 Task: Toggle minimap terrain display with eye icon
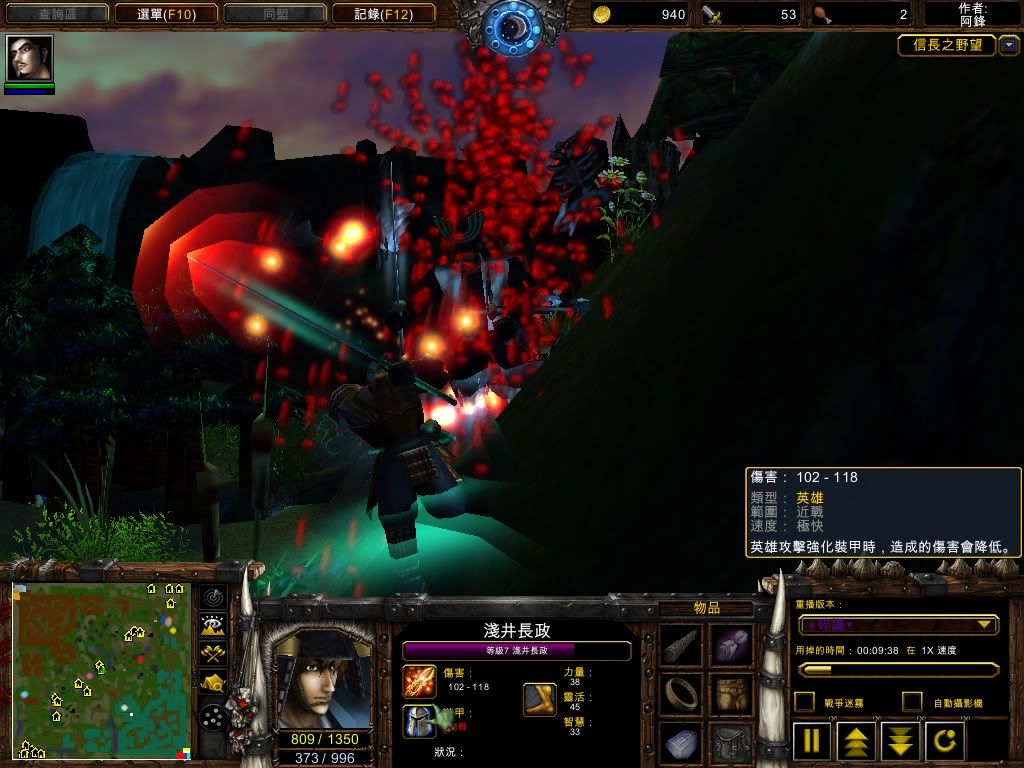(213, 626)
